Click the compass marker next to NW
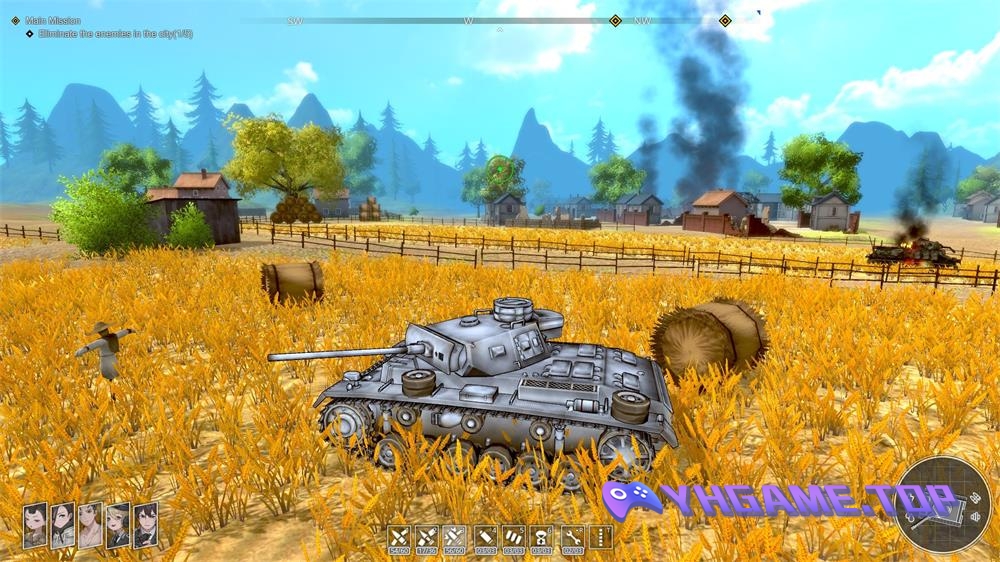The image size is (1000, 562). click(x=616, y=20)
